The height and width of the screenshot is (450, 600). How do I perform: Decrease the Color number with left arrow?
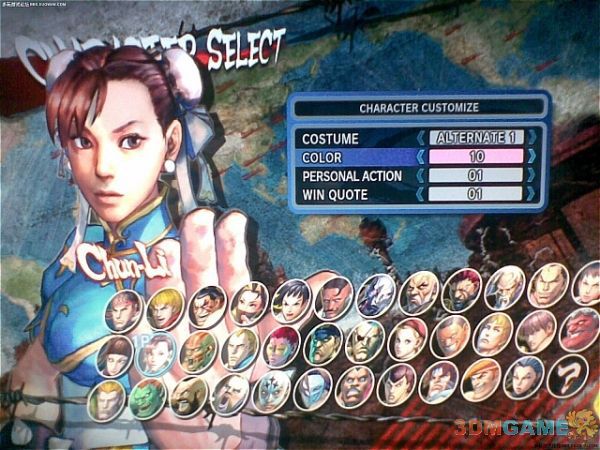(420, 157)
